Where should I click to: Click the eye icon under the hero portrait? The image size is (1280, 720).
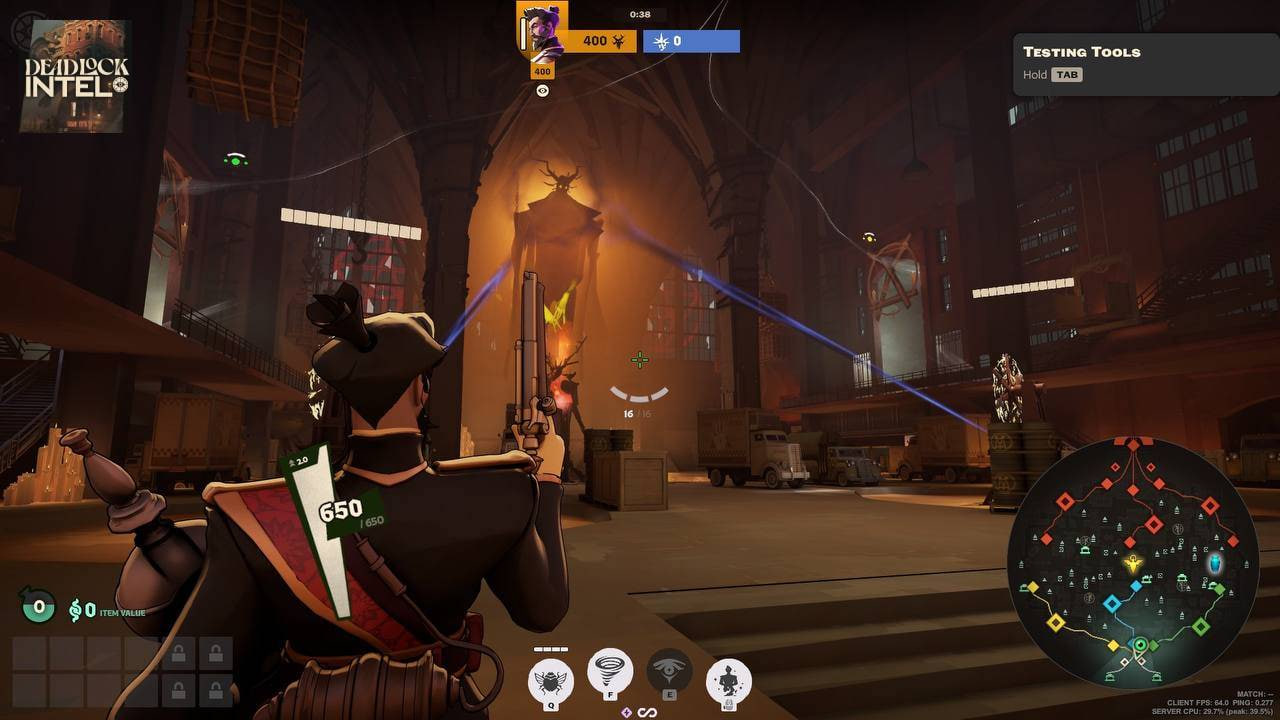(x=542, y=91)
